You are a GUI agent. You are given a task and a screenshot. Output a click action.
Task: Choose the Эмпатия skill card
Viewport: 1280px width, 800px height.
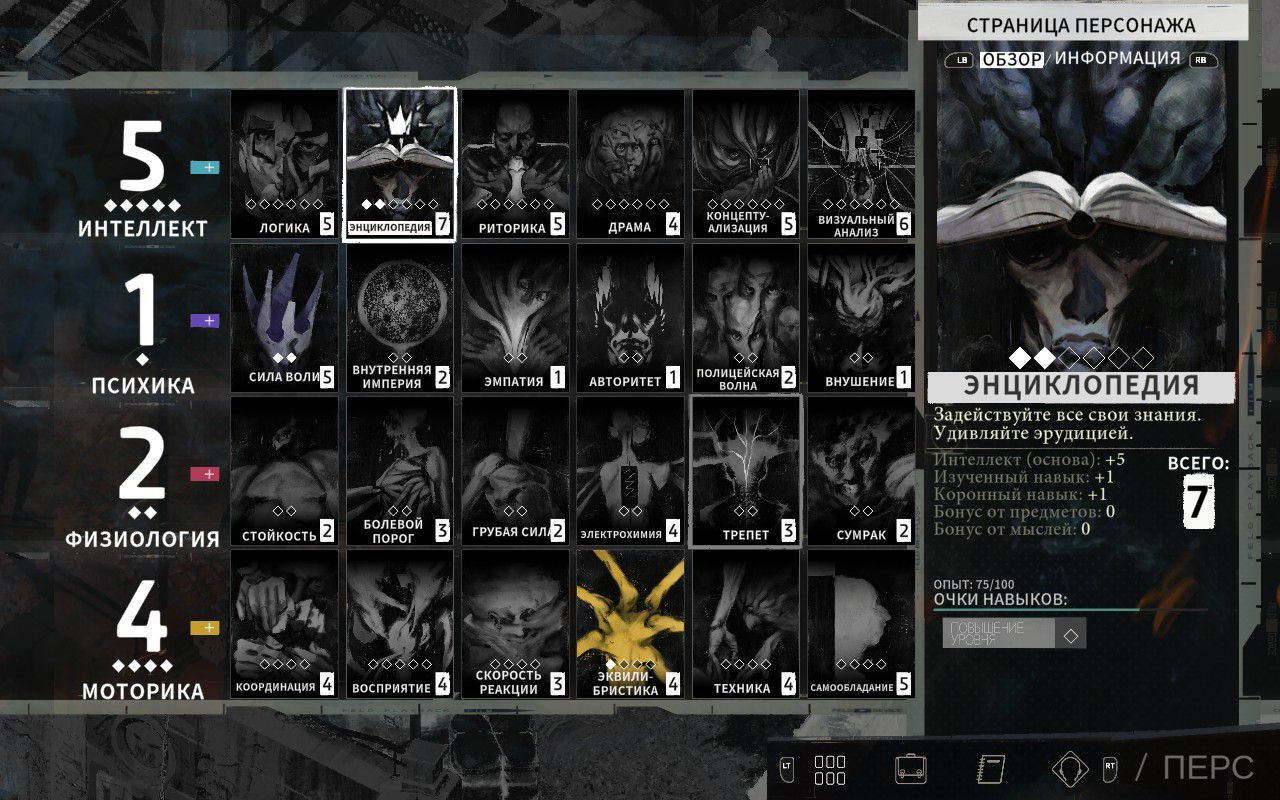click(x=515, y=318)
